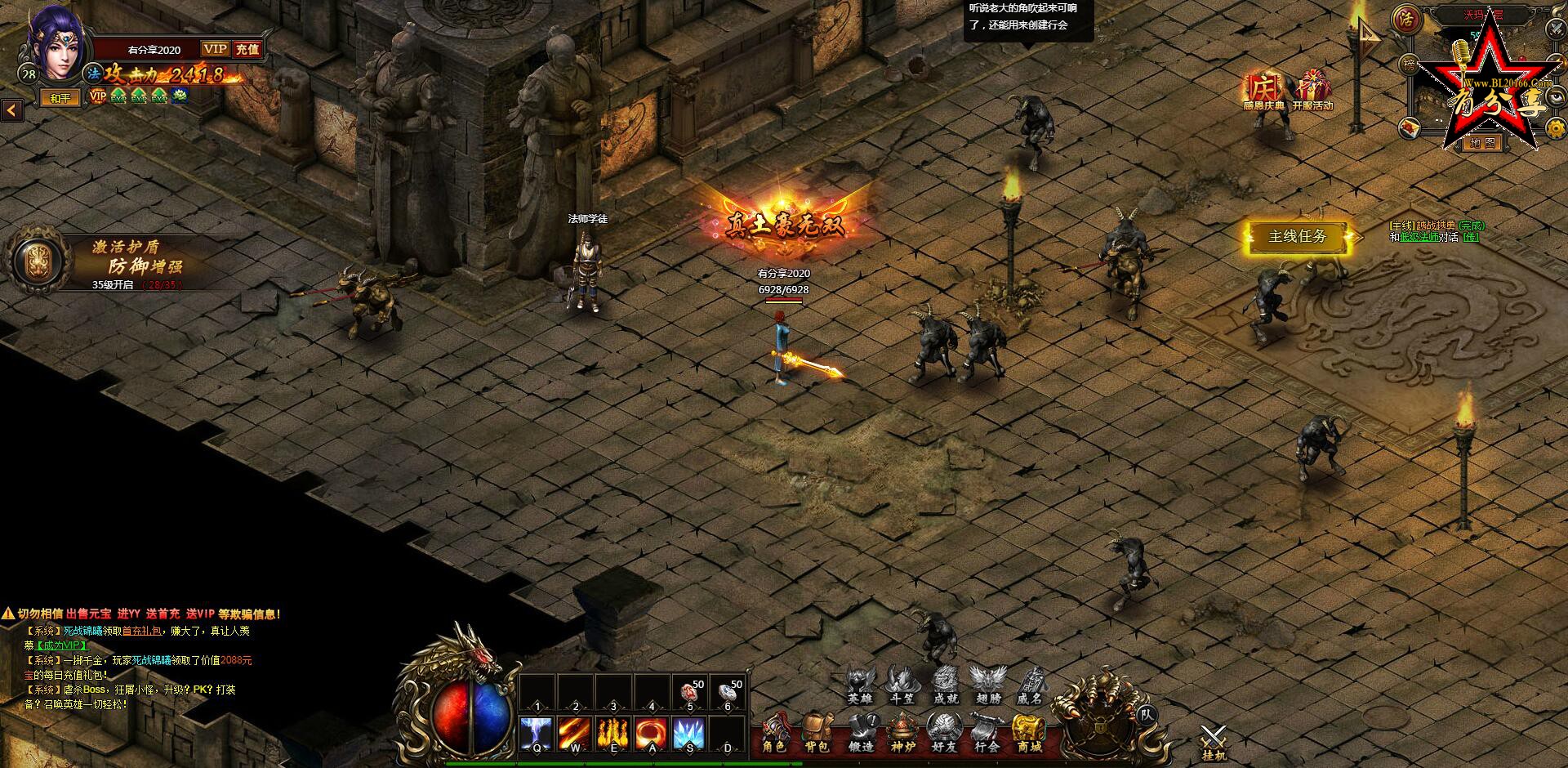
Task: Open the 锻造 forging menu
Action: (x=860, y=731)
